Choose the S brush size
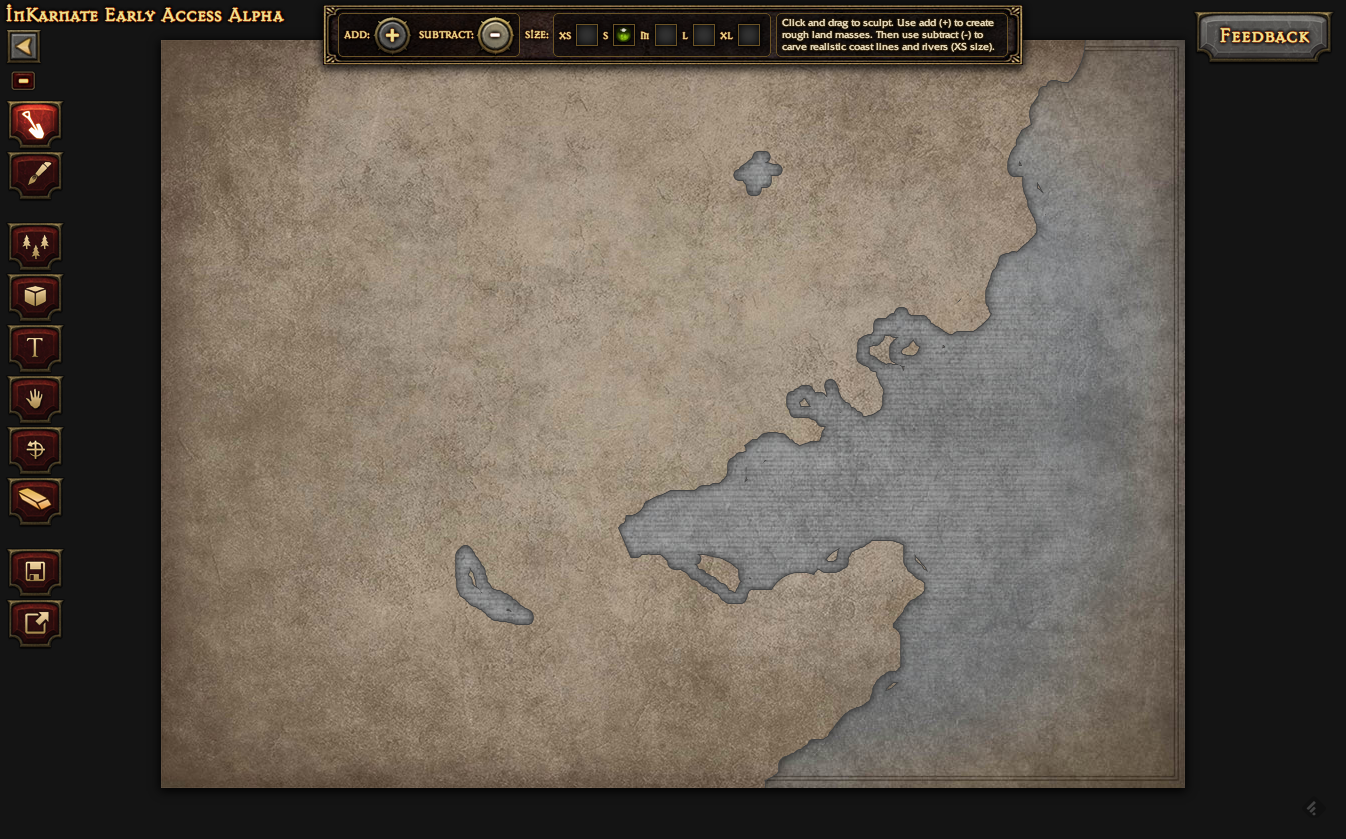The height and width of the screenshot is (839, 1346). coord(624,36)
